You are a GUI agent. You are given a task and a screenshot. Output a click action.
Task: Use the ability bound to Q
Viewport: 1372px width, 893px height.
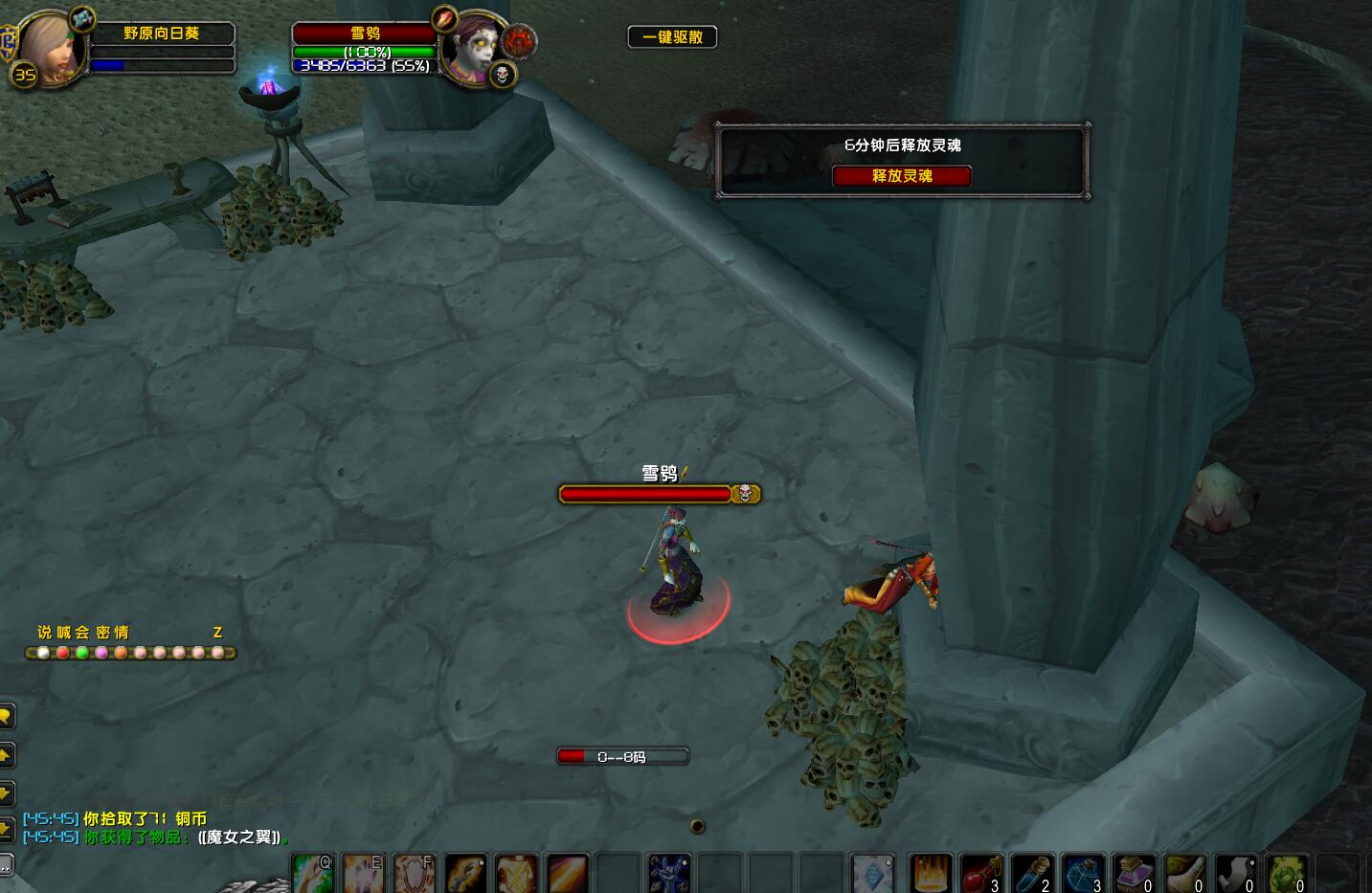click(313, 874)
